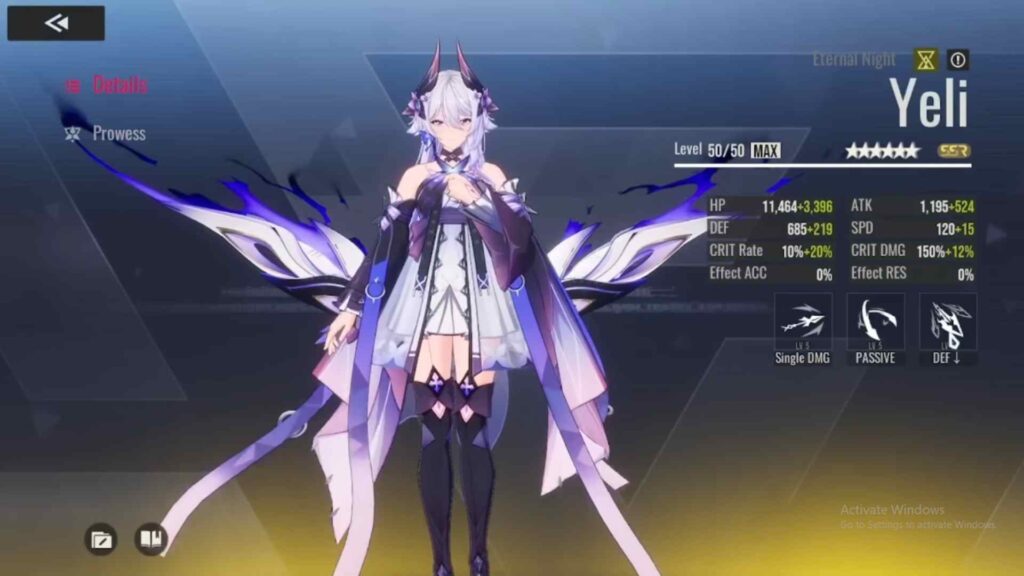Screen dimensions: 1024x576
Task: Open the book icon button
Action: click(x=150, y=540)
